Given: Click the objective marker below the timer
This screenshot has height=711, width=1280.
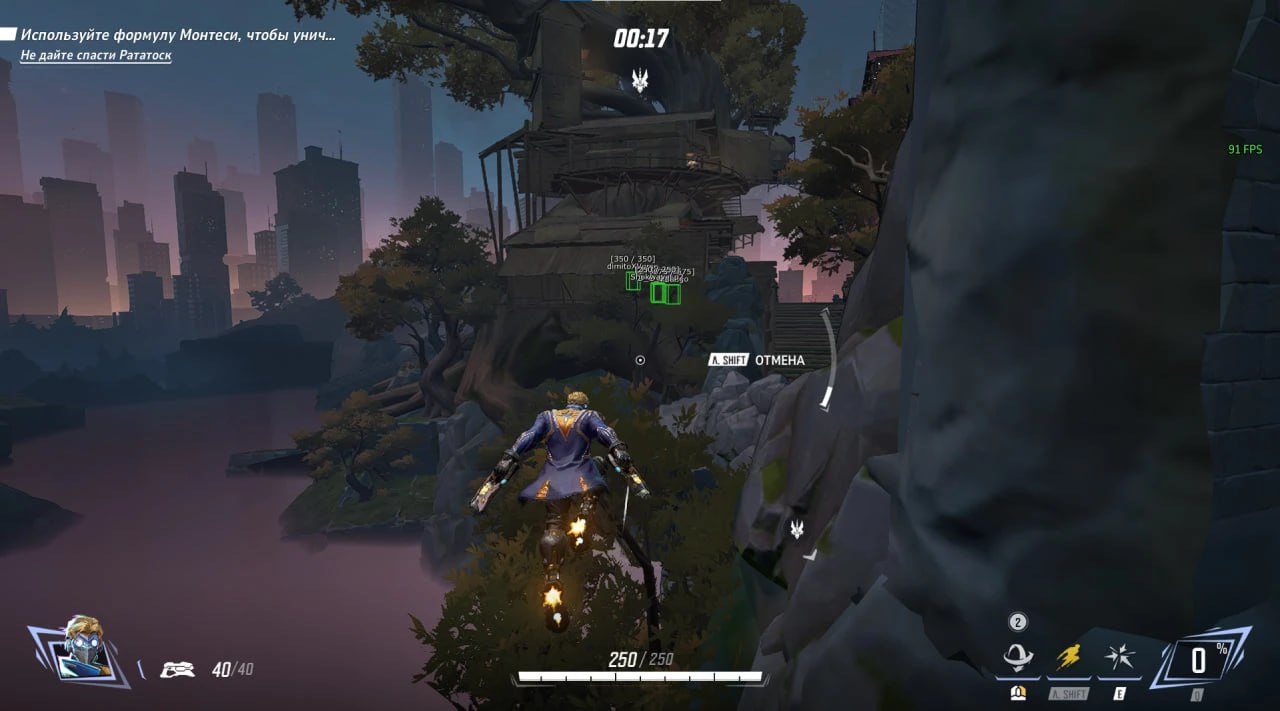Looking at the screenshot, I should coord(640,81).
